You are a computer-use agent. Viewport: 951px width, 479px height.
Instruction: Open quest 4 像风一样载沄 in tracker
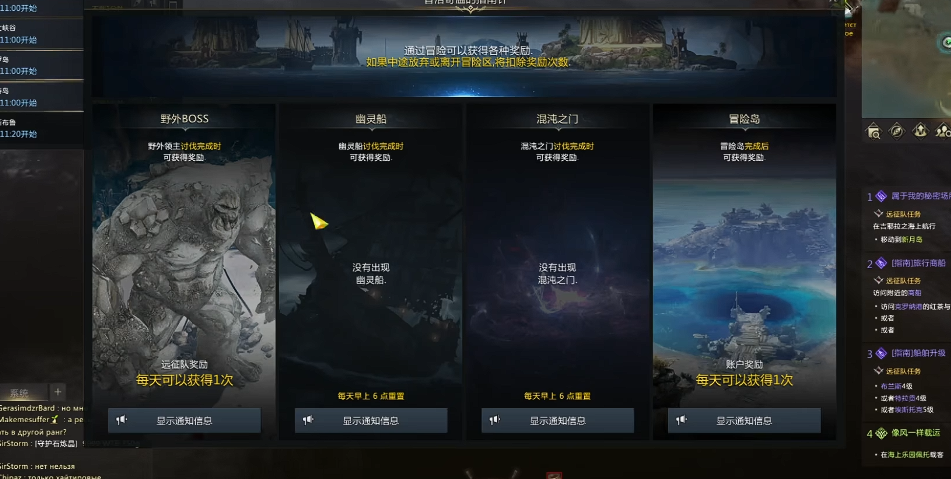pos(915,433)
